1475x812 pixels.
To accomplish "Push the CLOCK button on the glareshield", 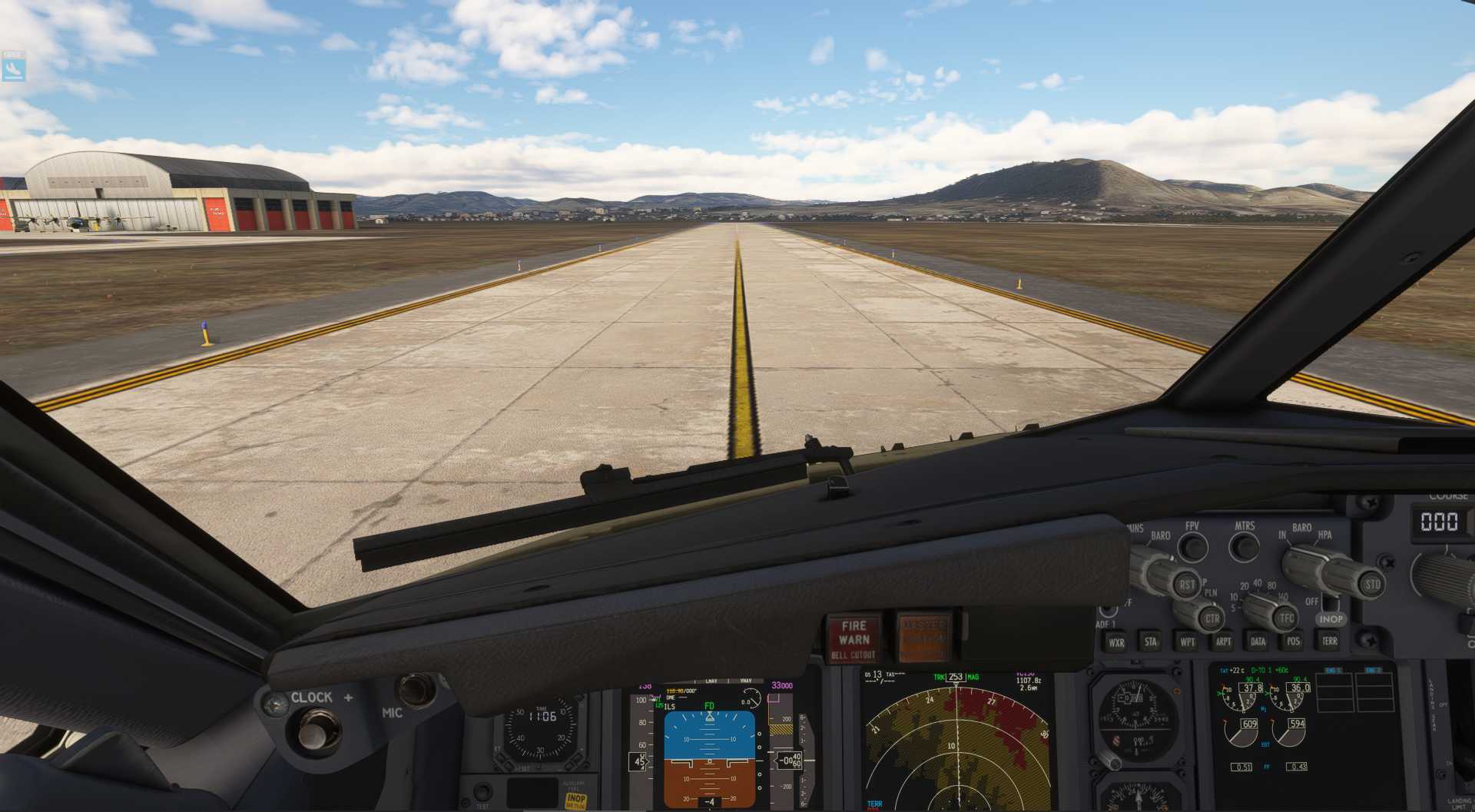I will (x=313, y=731).
